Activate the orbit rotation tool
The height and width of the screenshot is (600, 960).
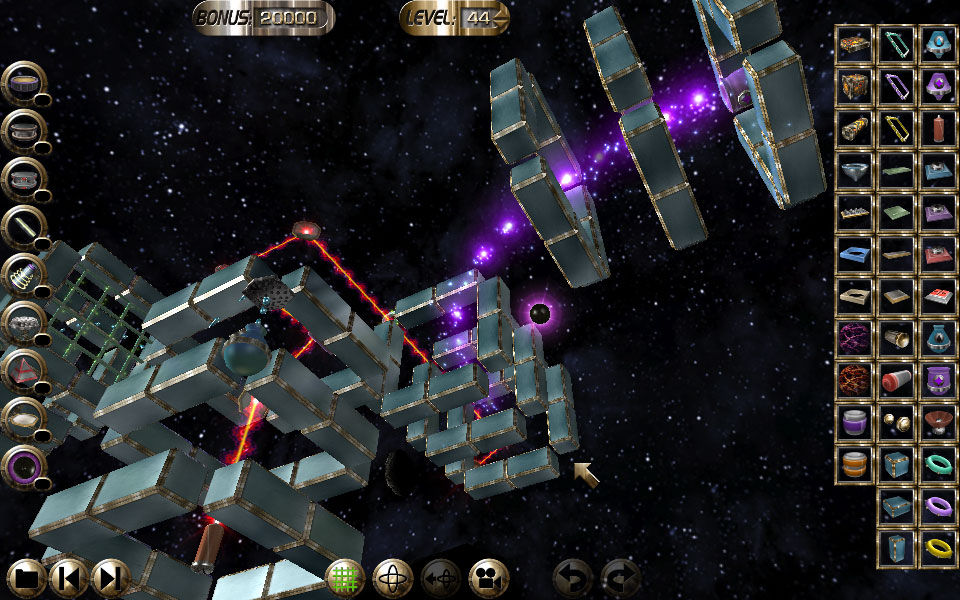point(392,578)
